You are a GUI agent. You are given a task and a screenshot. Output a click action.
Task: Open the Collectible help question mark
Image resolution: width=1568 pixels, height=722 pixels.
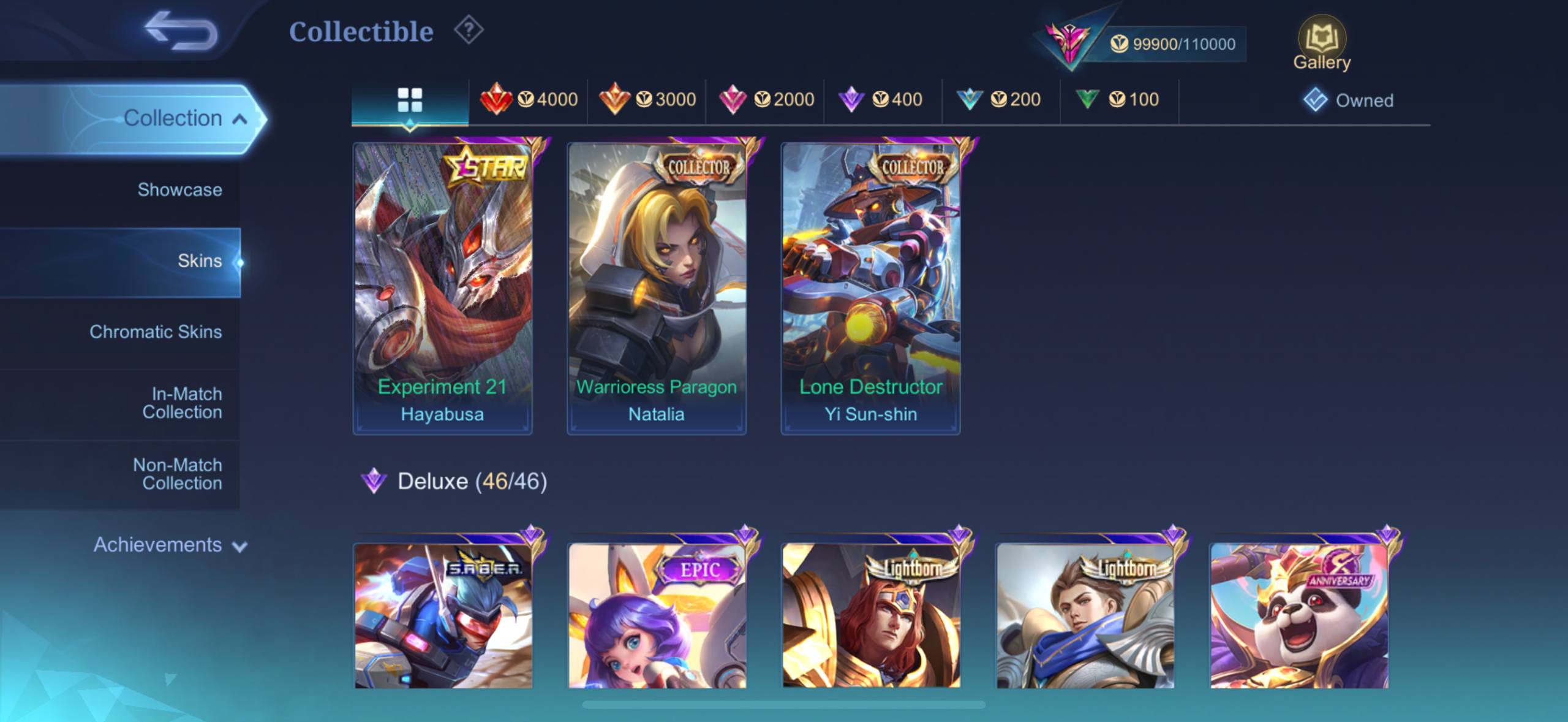[469, 31]
